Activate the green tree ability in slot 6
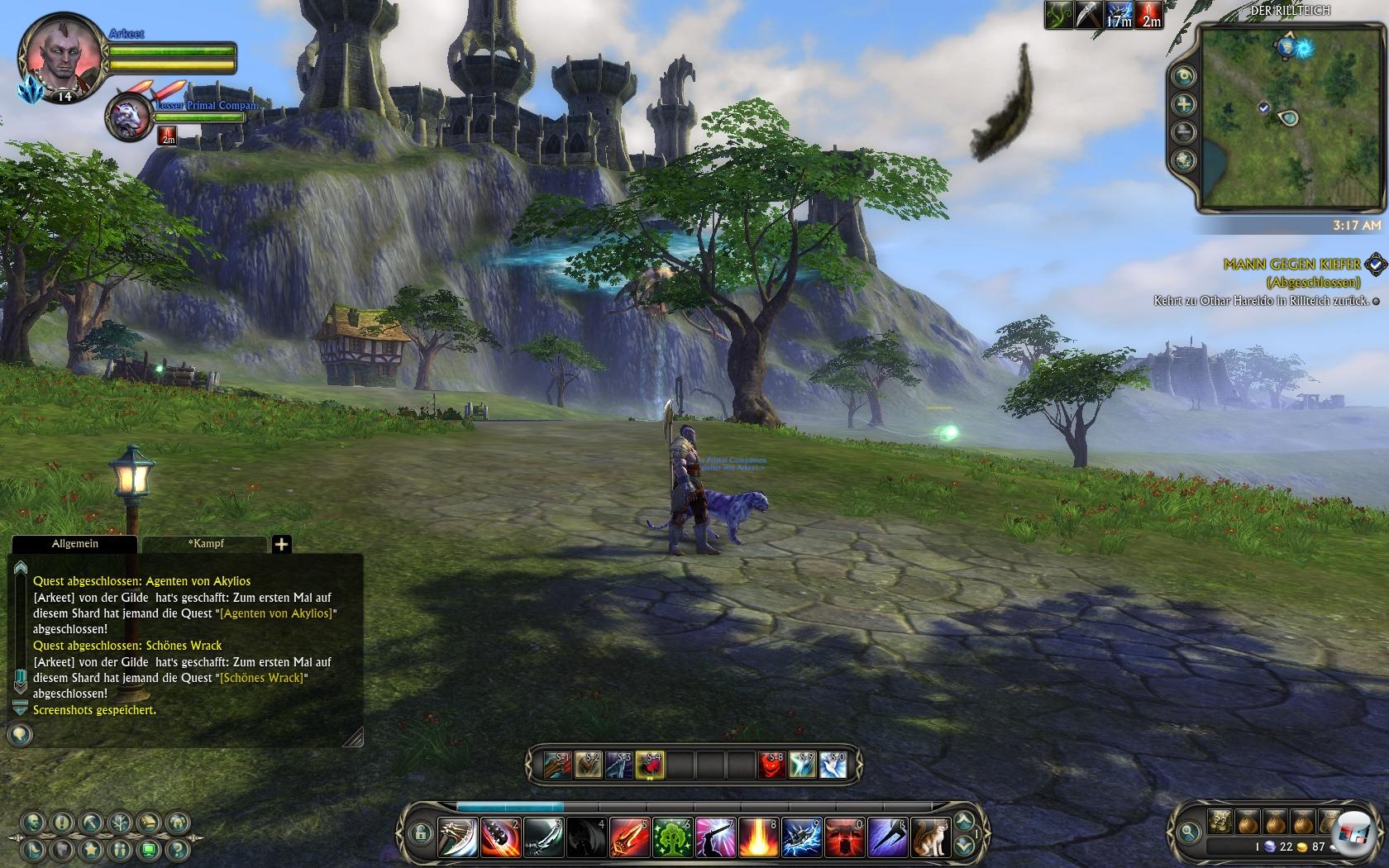This screenshot has height=868, width=1389. pos(673,837)
